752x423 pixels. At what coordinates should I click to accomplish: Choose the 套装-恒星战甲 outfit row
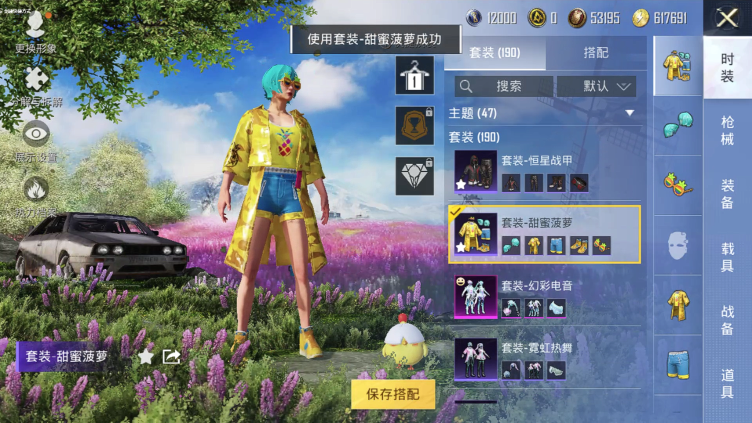coord(546,172)
